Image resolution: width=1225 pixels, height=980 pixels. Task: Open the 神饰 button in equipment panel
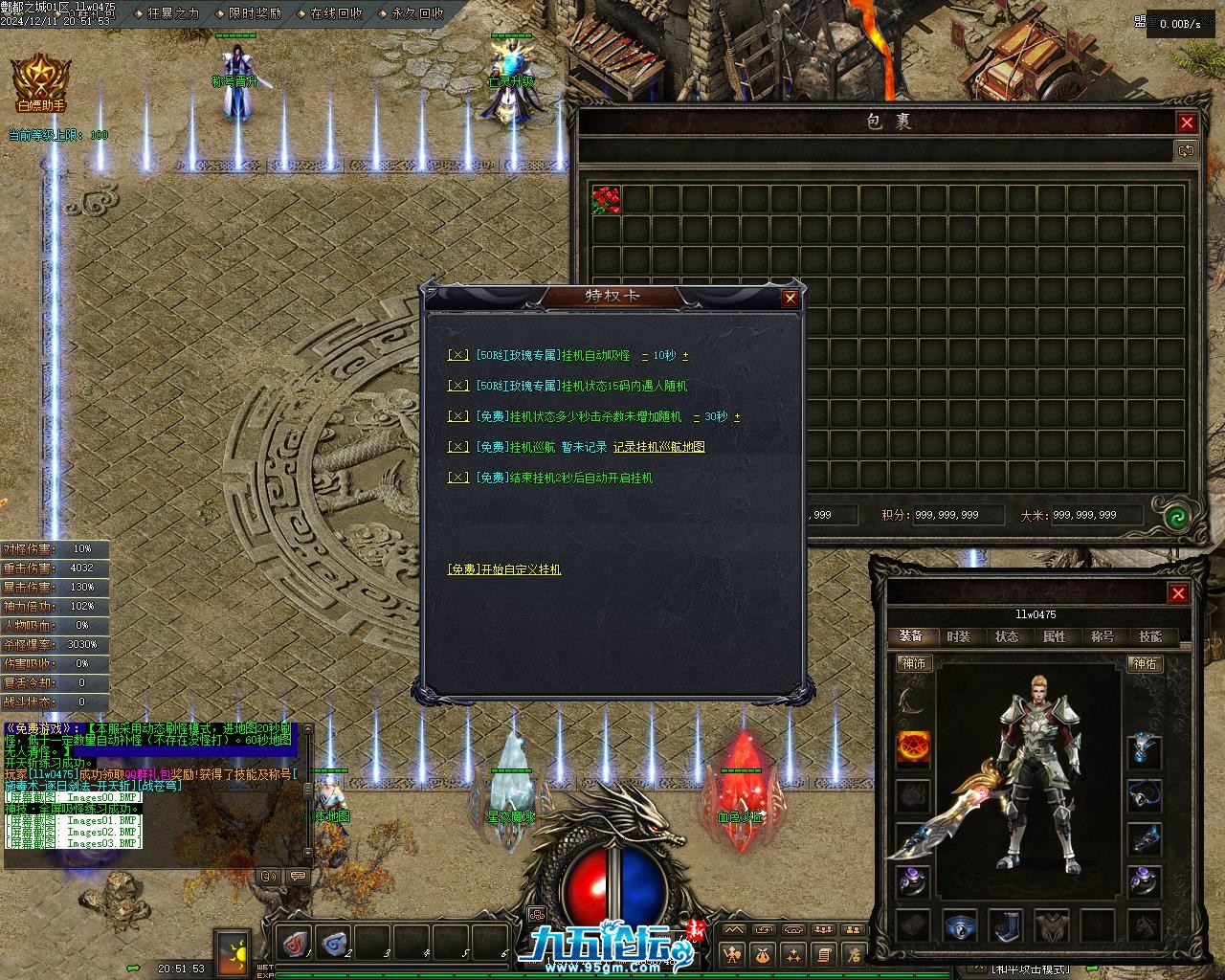click(x=914, y=662)
